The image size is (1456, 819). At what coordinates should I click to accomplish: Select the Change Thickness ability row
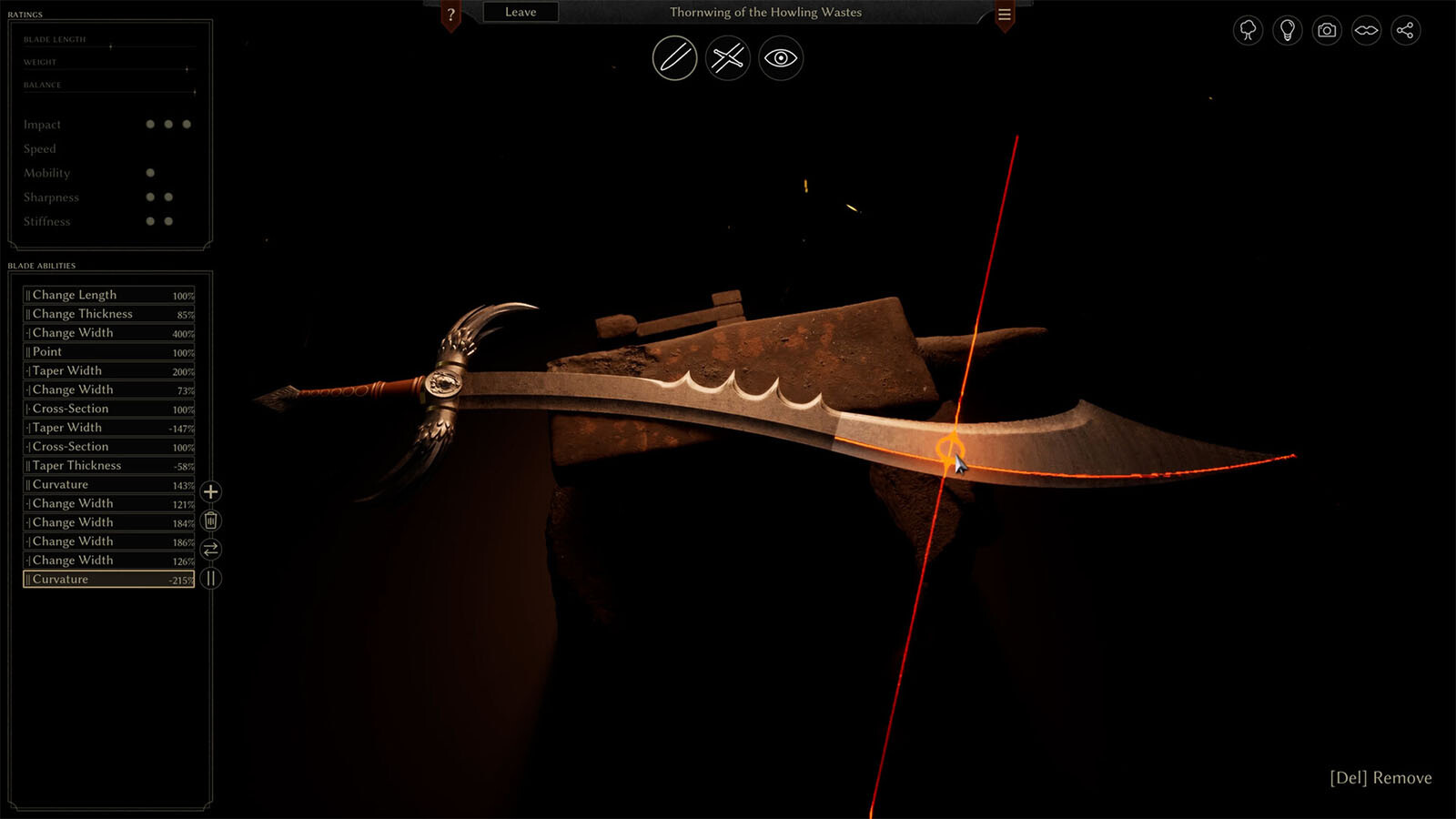click(109, 314)
